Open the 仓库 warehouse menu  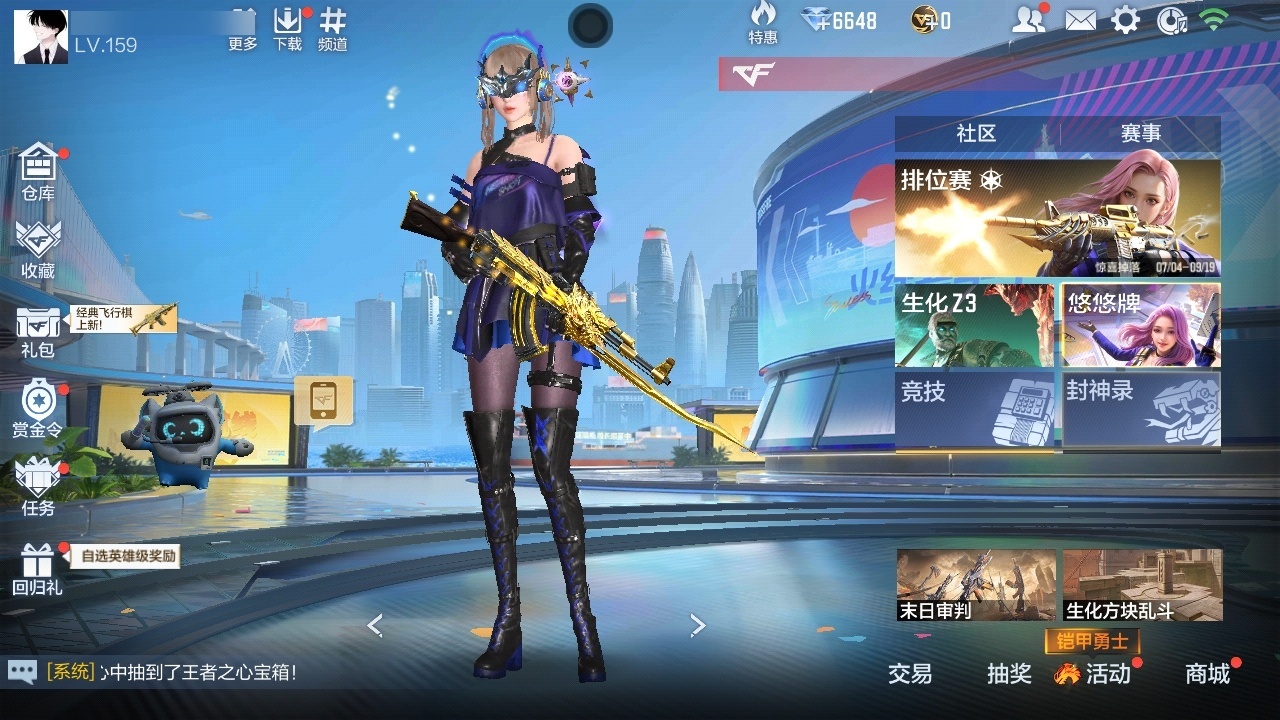click(x=38, y=170)
